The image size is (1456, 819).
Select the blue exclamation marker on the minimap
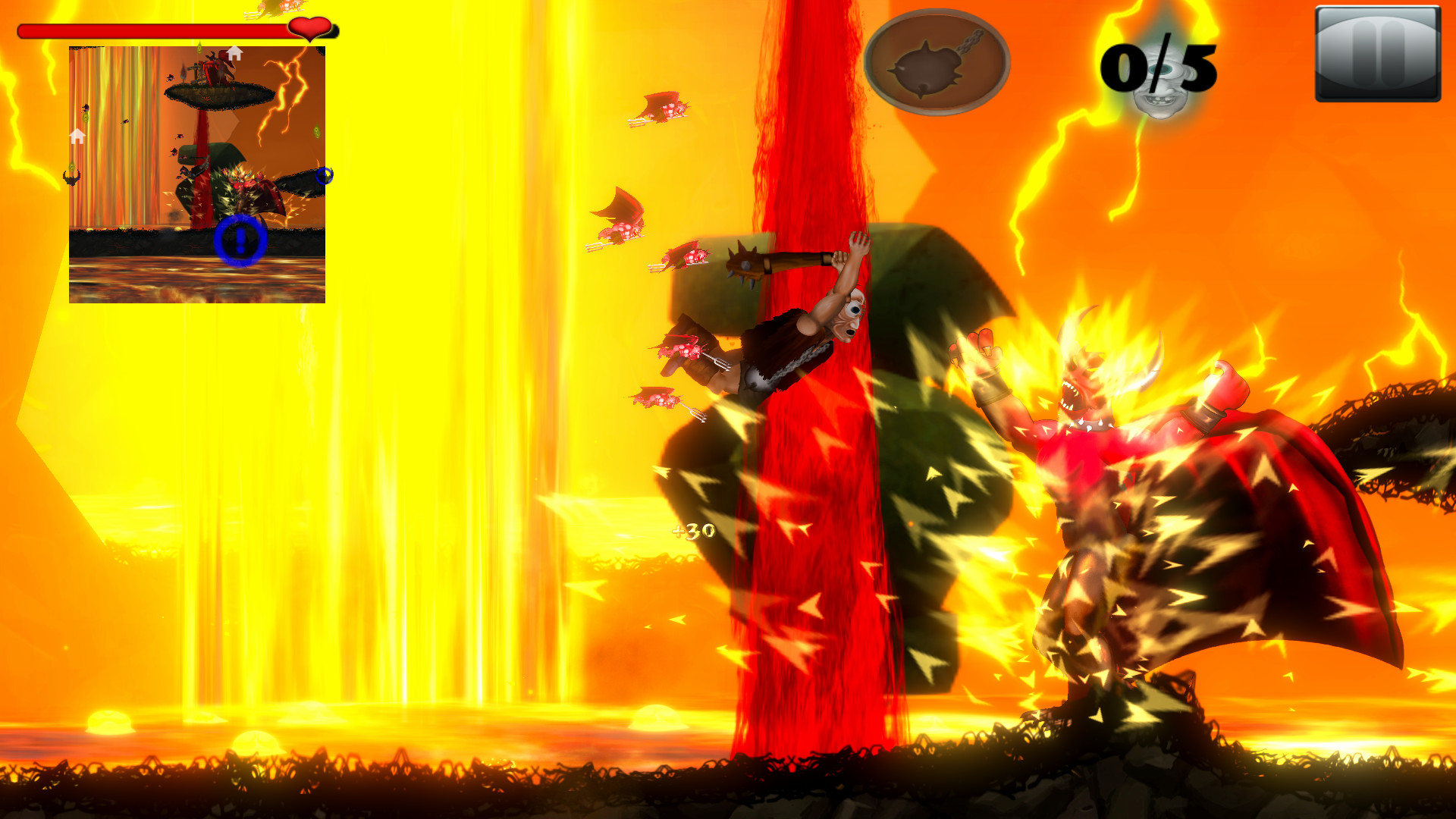pyautogui.click(x=242, y=241)
